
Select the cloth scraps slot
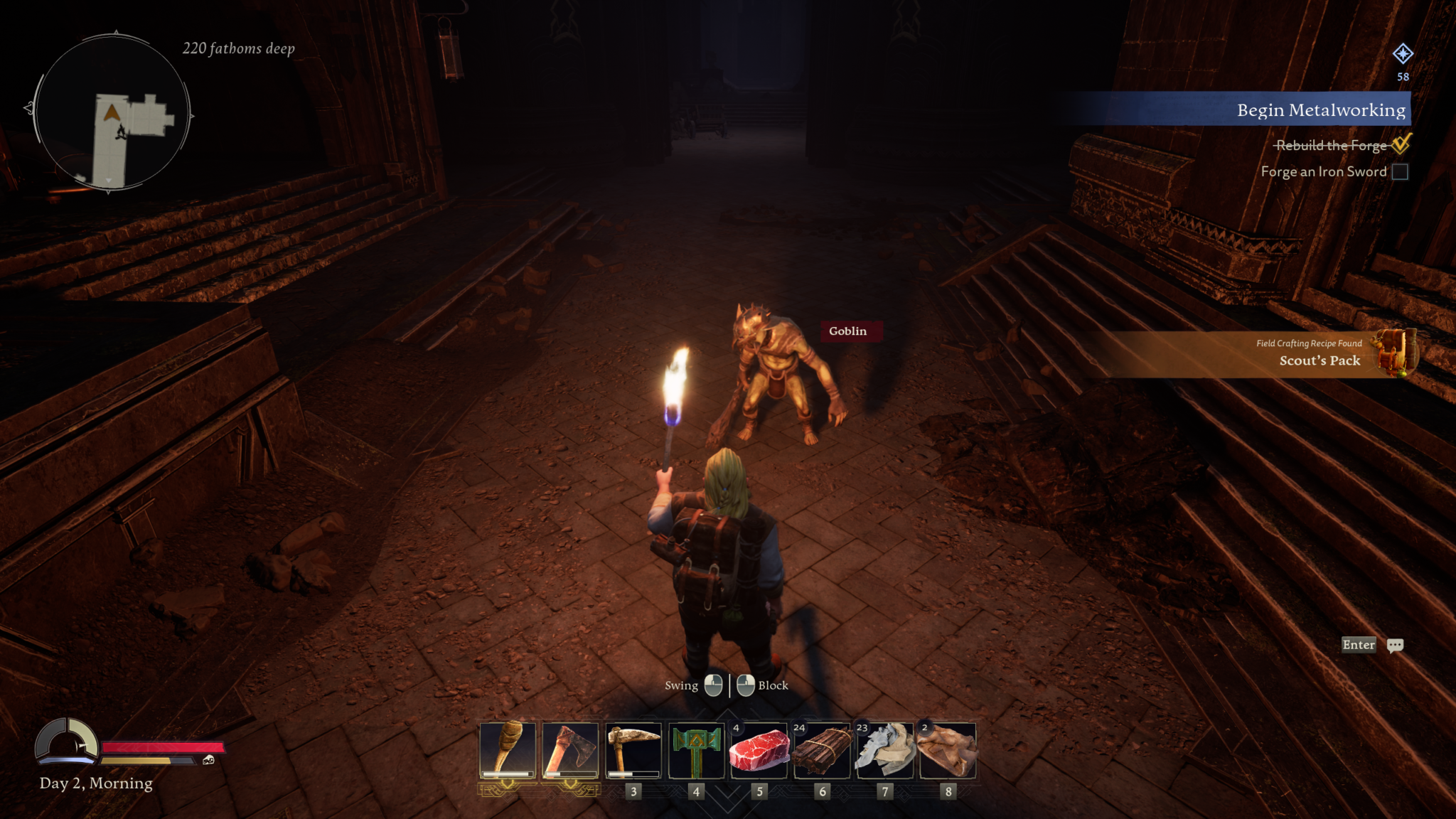[x=885, y=751]
